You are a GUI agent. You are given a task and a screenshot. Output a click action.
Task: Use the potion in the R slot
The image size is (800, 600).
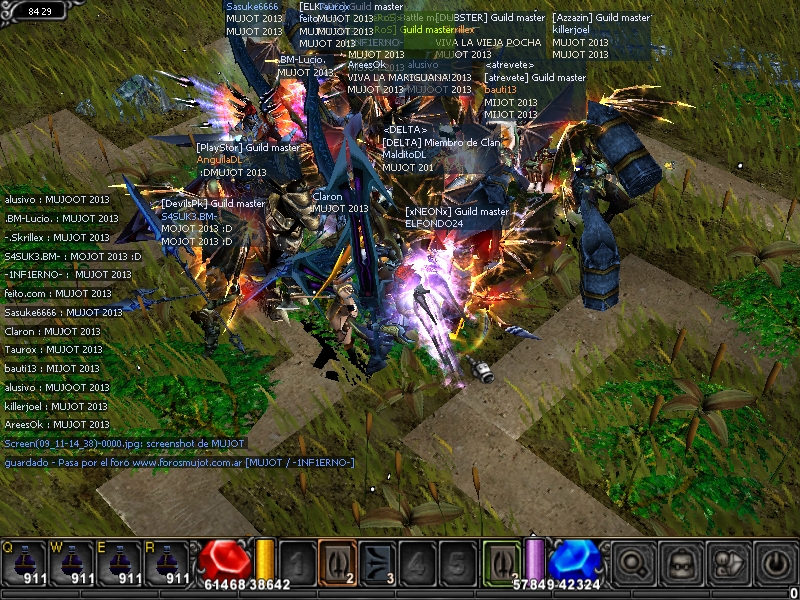pos(168,563)
